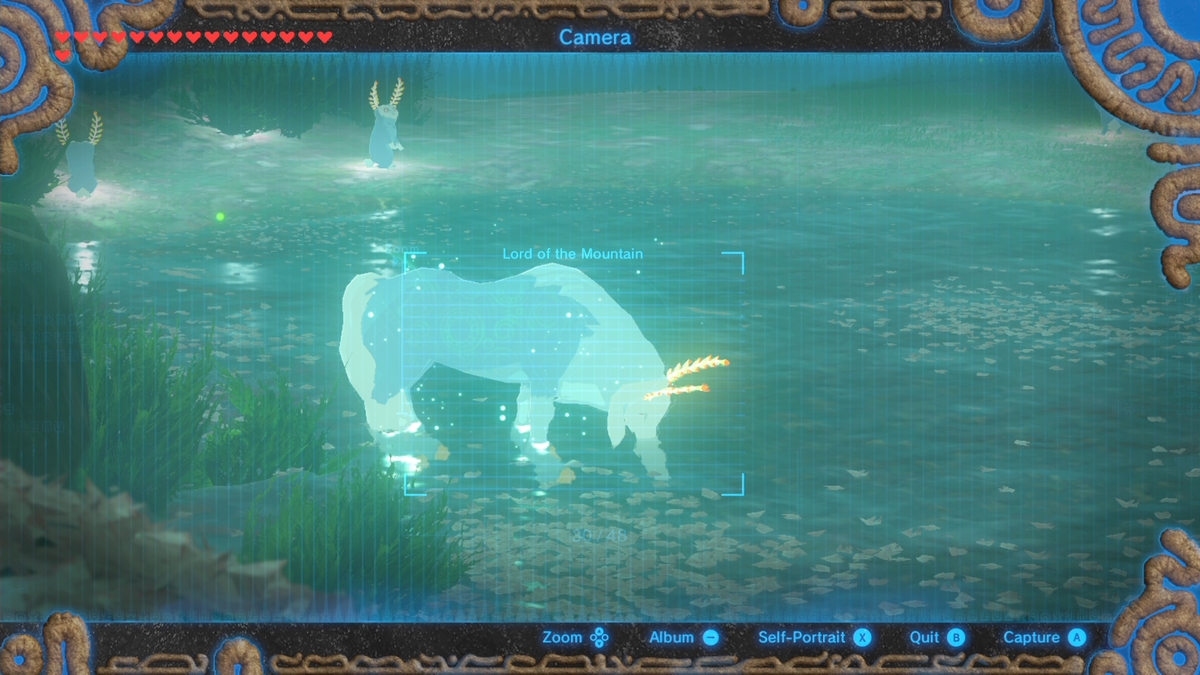Screen dimensions: 1200x675
Task: Capture the photo
Action: (1044, 638)
